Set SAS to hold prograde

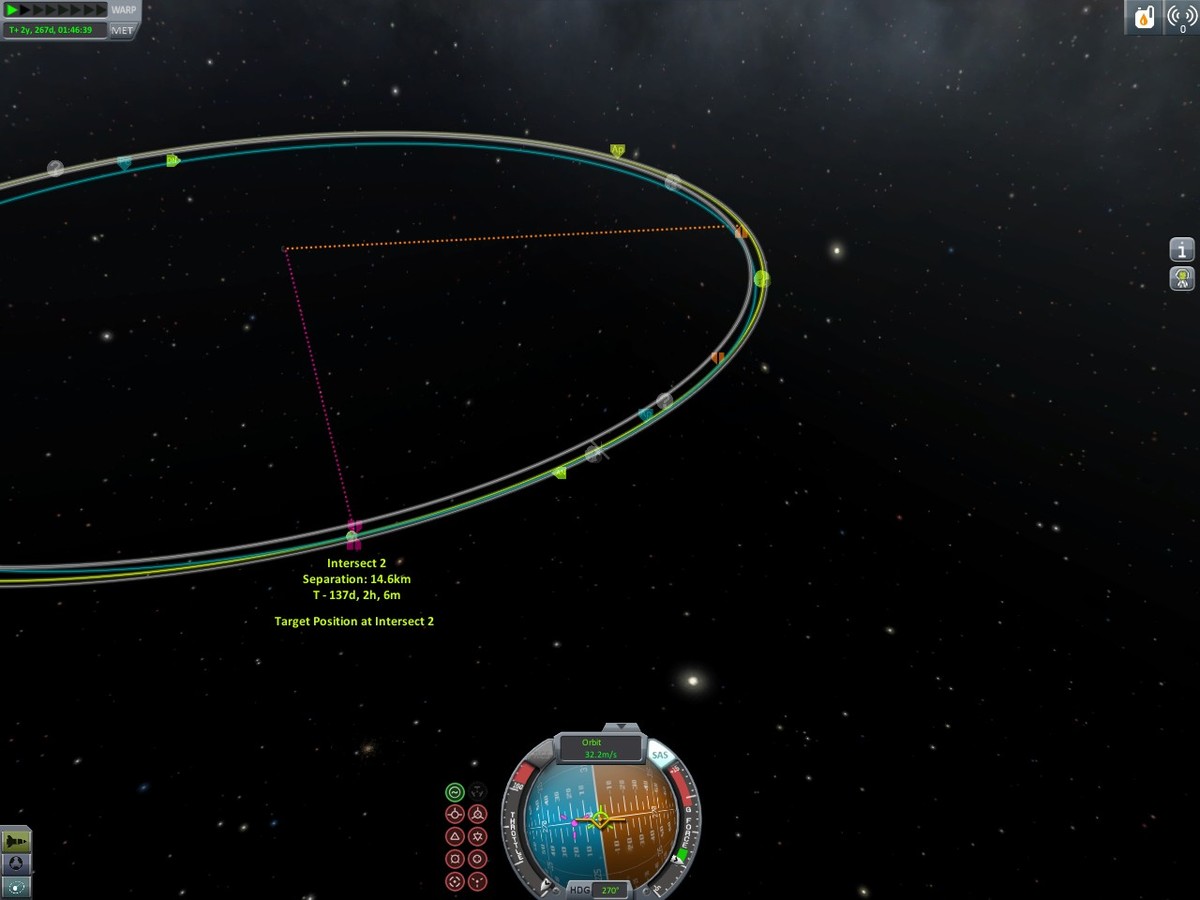454,814
